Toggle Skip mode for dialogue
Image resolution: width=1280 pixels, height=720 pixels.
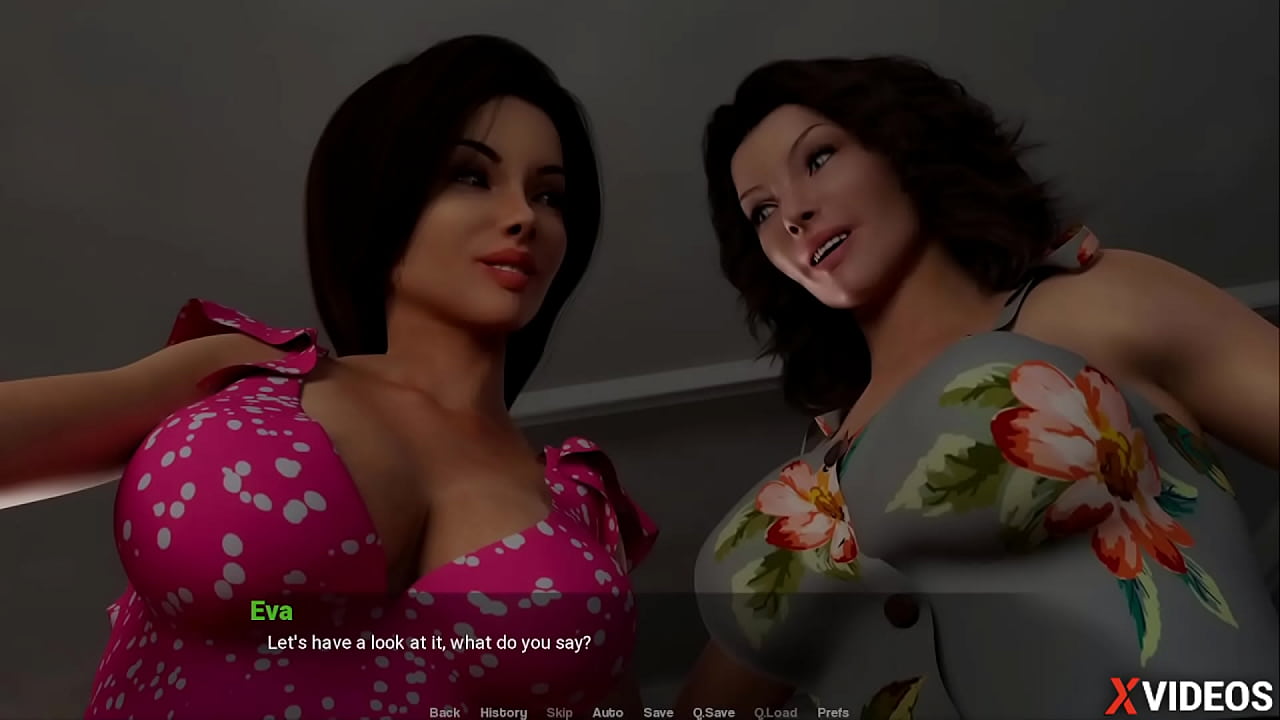[x=560, y=712]
